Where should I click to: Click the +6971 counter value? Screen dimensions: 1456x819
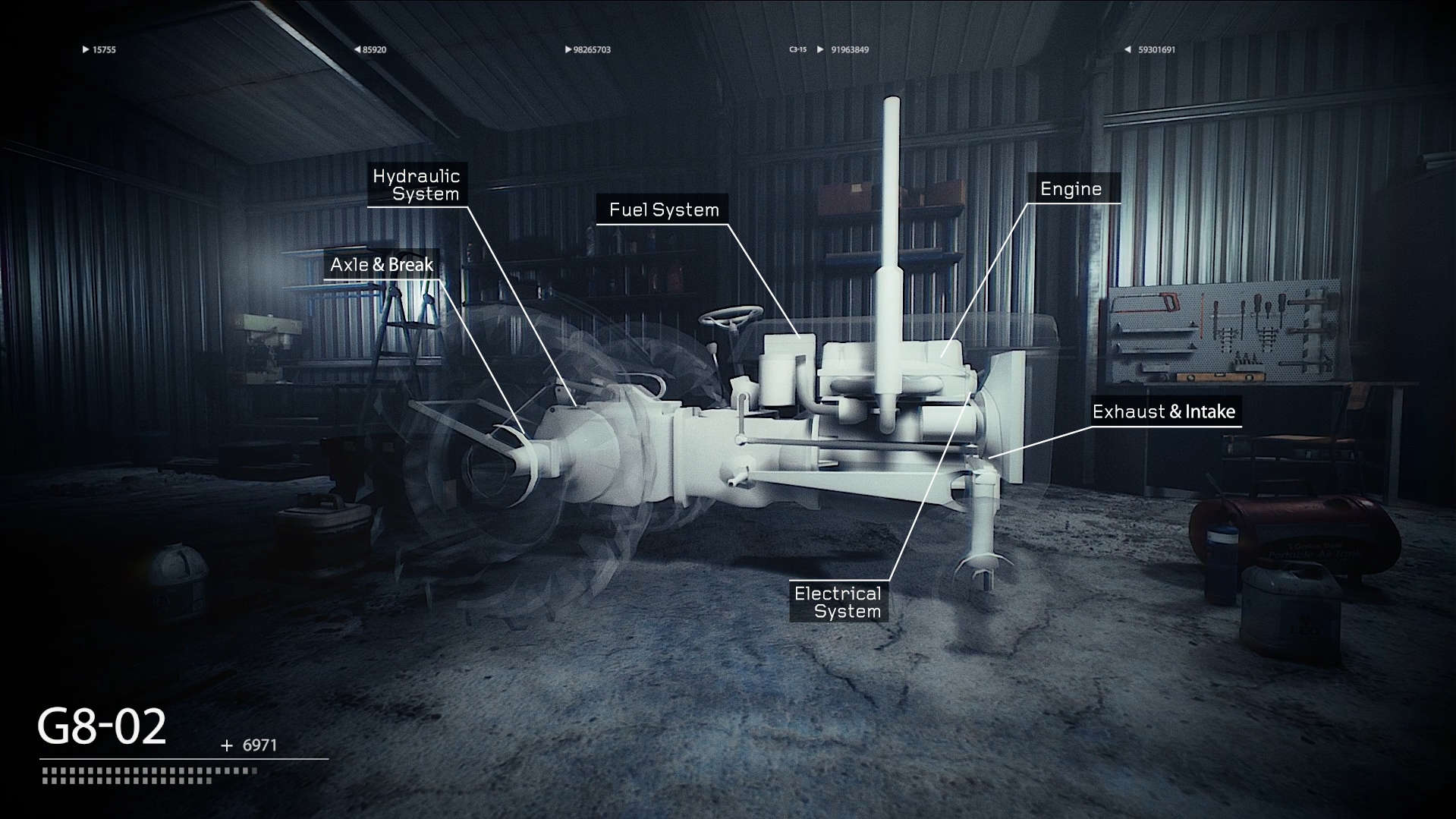pyautogui.click(x=249, y=746)
